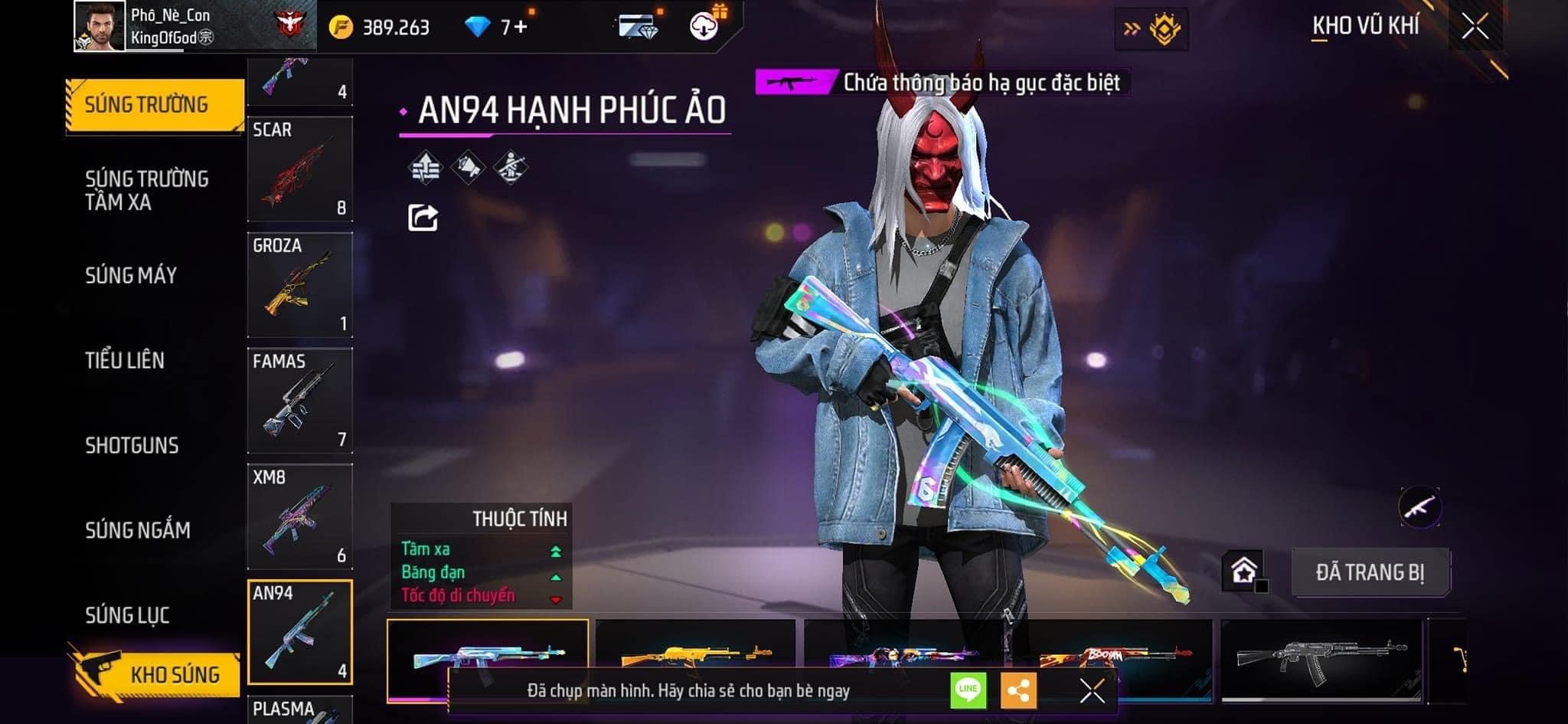Select the Súng Trường category tab
Screen dimensions: 1568x724
click(x=153, y=105)
